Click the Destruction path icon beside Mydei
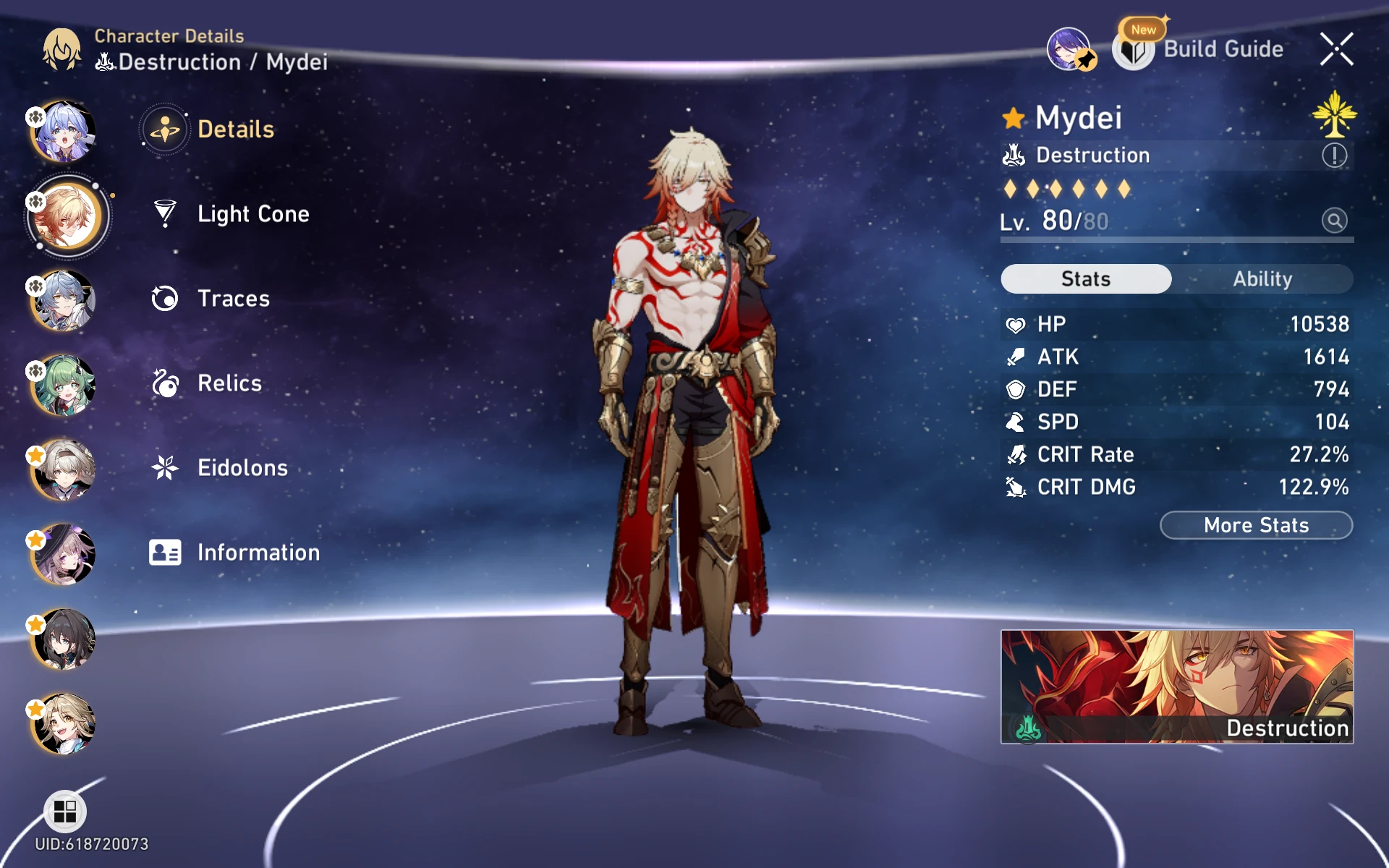The height and width of the screenshot is (868, 1389). [x=1014, y=155]
